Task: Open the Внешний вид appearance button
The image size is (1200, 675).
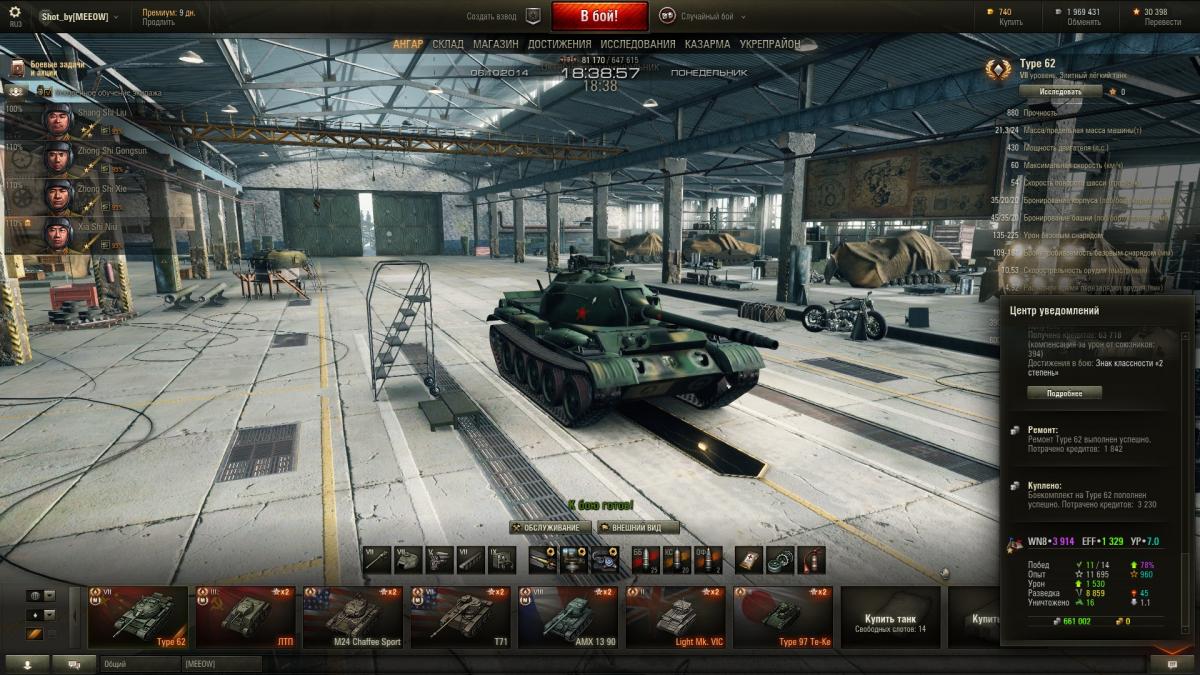Action: click(638, 528)
